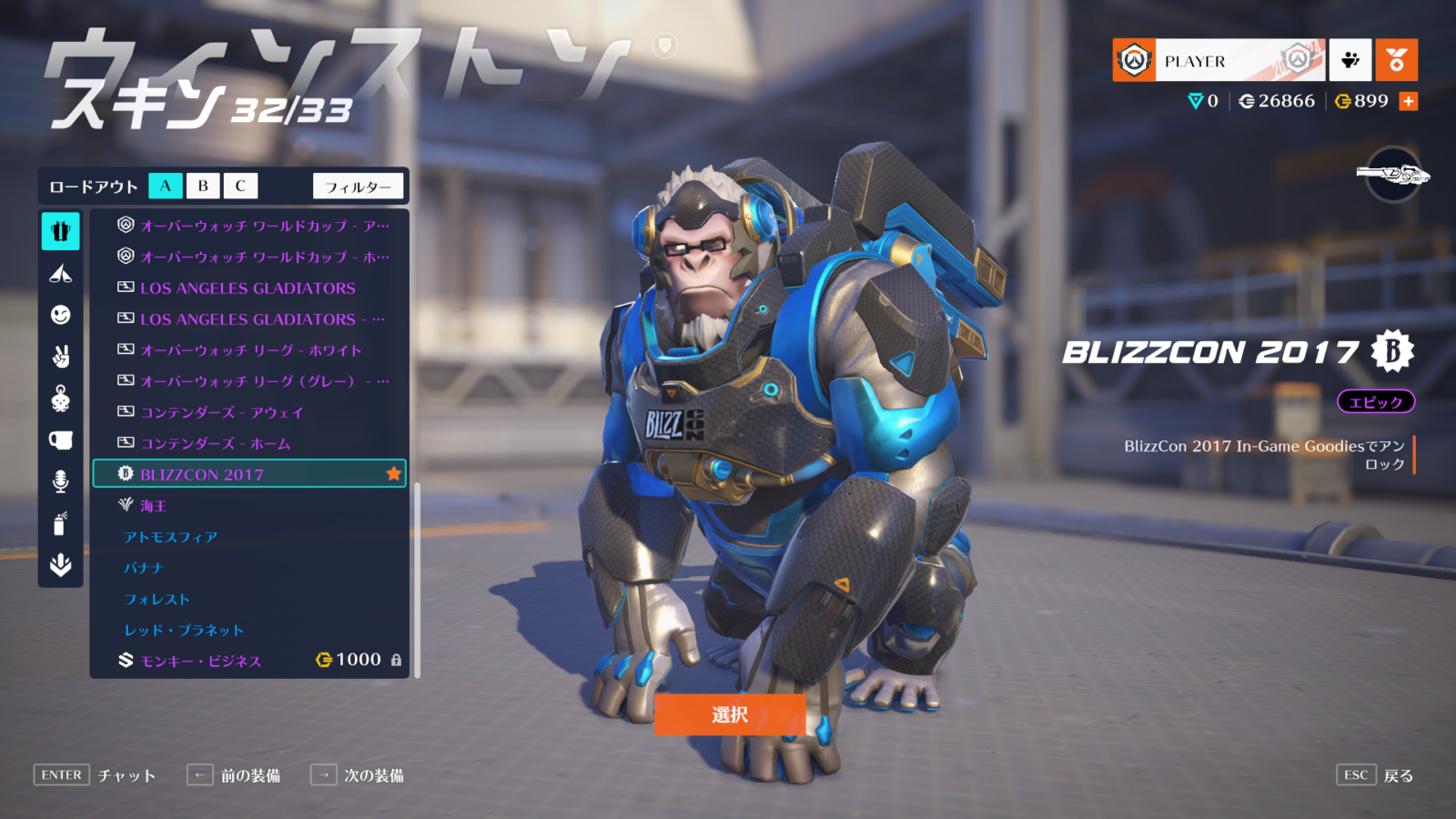Click the plus button to add currency
Viewport: 1456px width, 819px height.
1409,101
